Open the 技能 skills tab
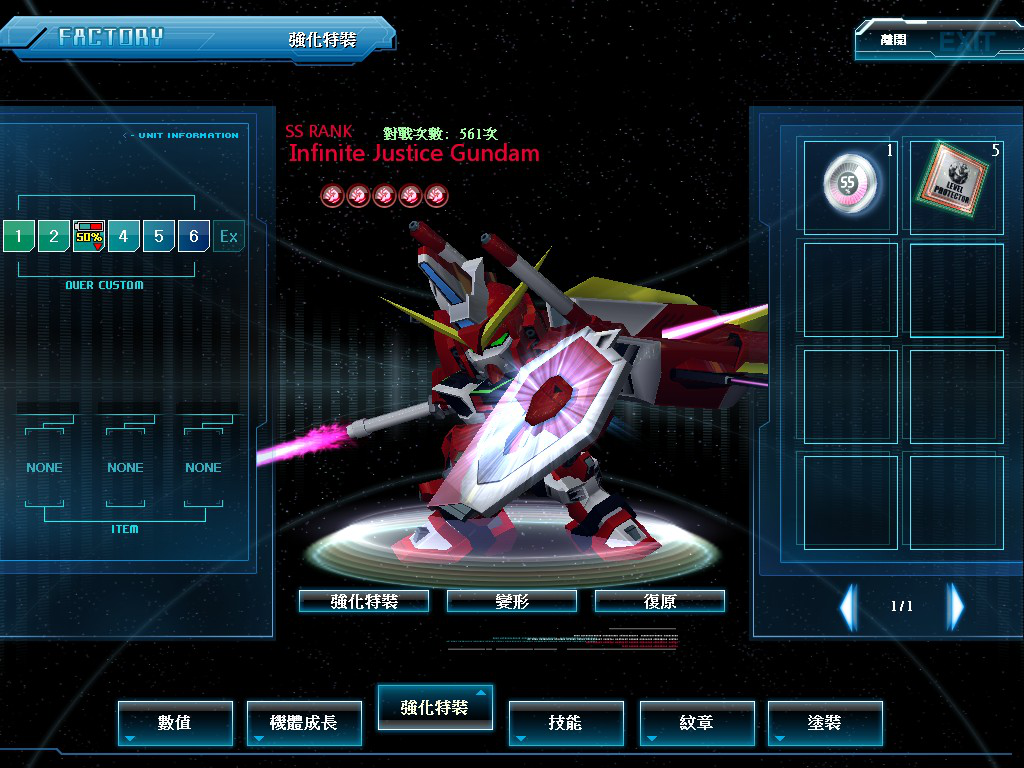The width and height of the screenshot is (1024, 768). pos(566,722)
